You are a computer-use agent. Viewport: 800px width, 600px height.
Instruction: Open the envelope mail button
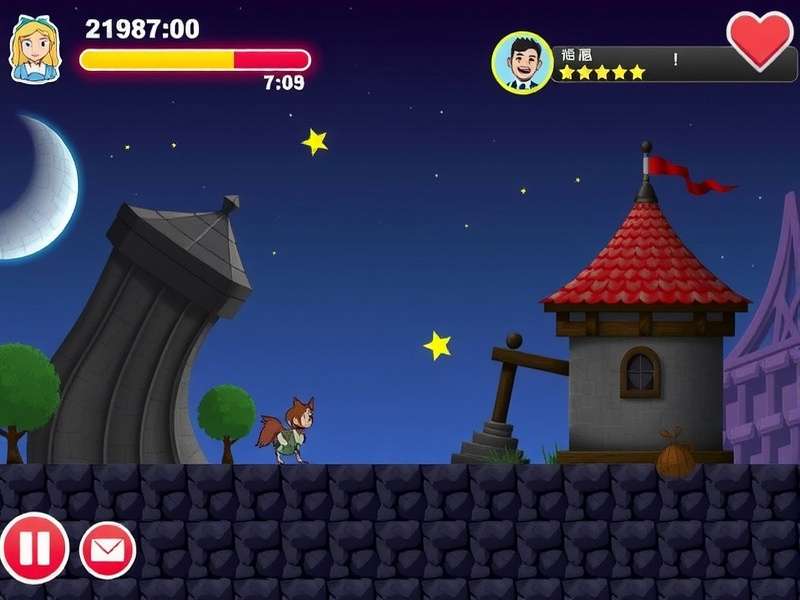tap(108, 549)
